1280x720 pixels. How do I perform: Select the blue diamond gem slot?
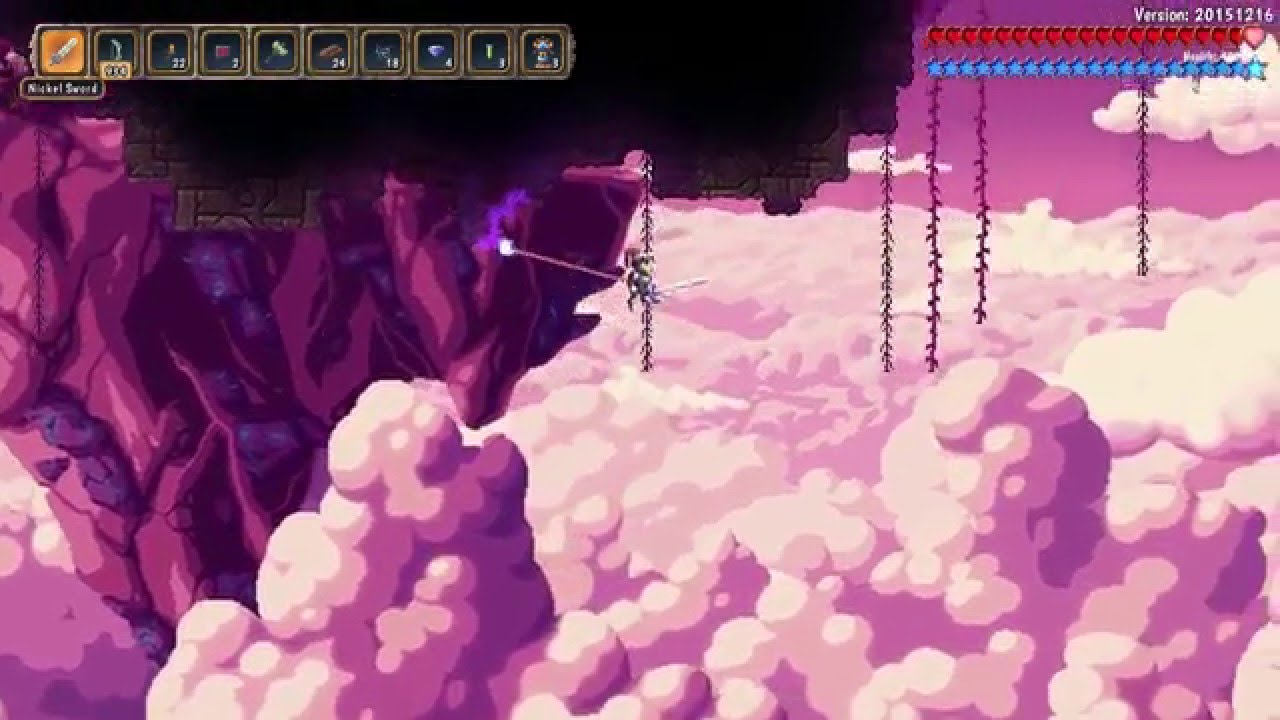(436, 51)
